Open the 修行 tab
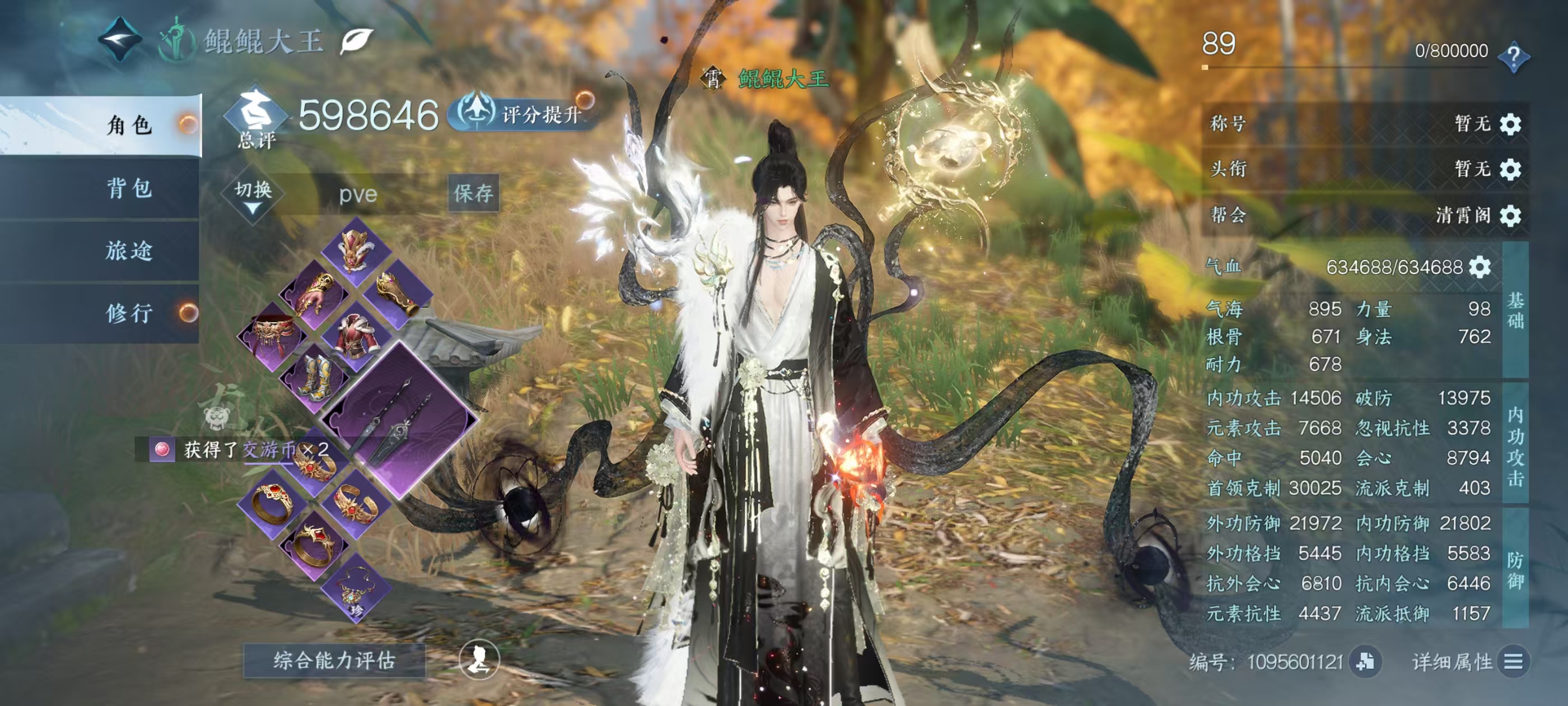This screenshot has height=706, width=1568. point(129,313)
